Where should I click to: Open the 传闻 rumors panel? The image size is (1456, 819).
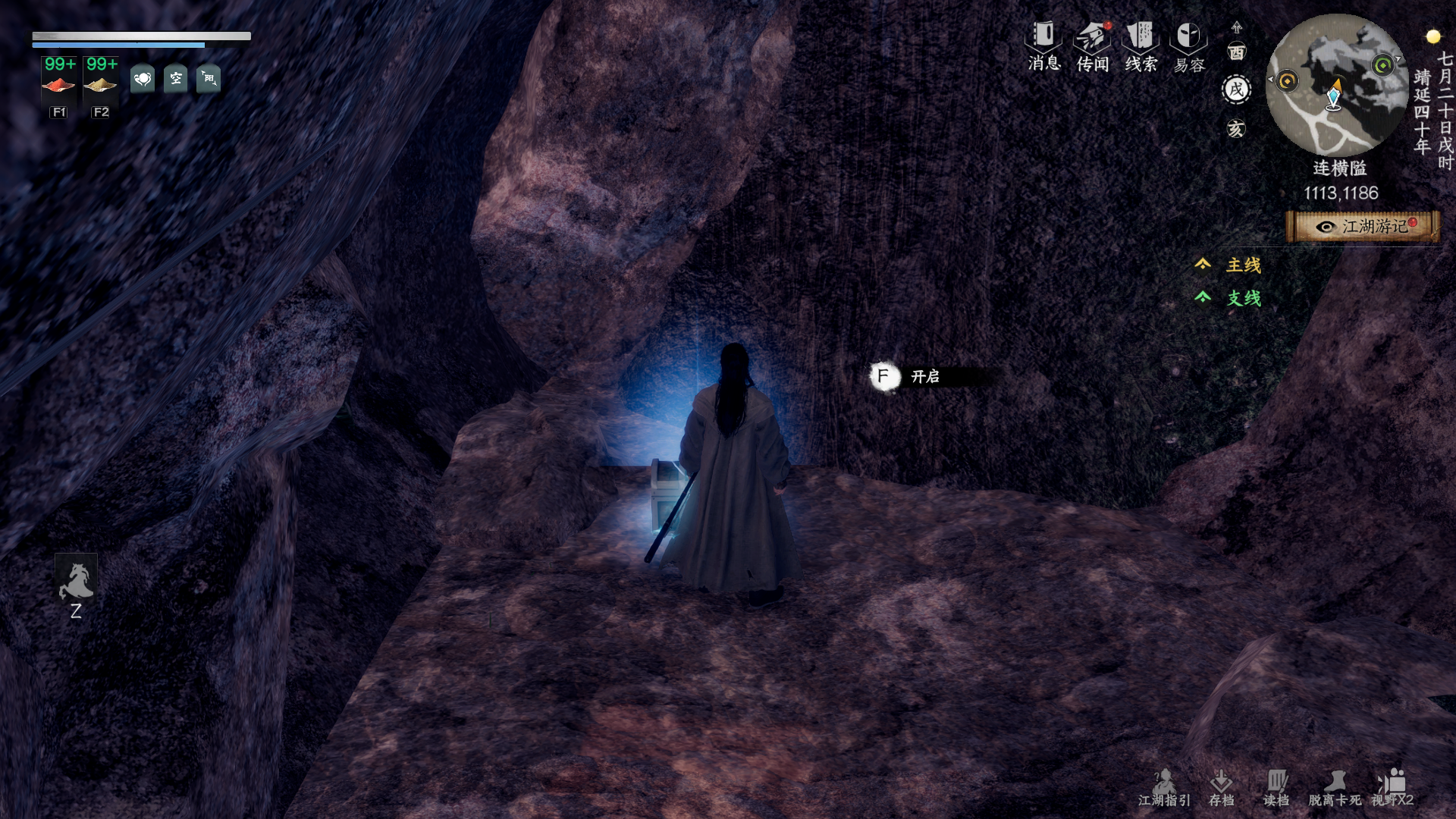point(1092,45)
